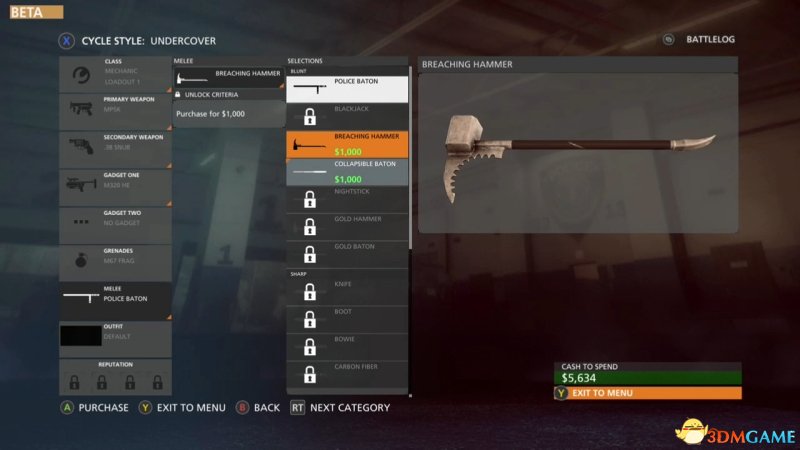Choose the locked Blackjack entry

[347, 116]
